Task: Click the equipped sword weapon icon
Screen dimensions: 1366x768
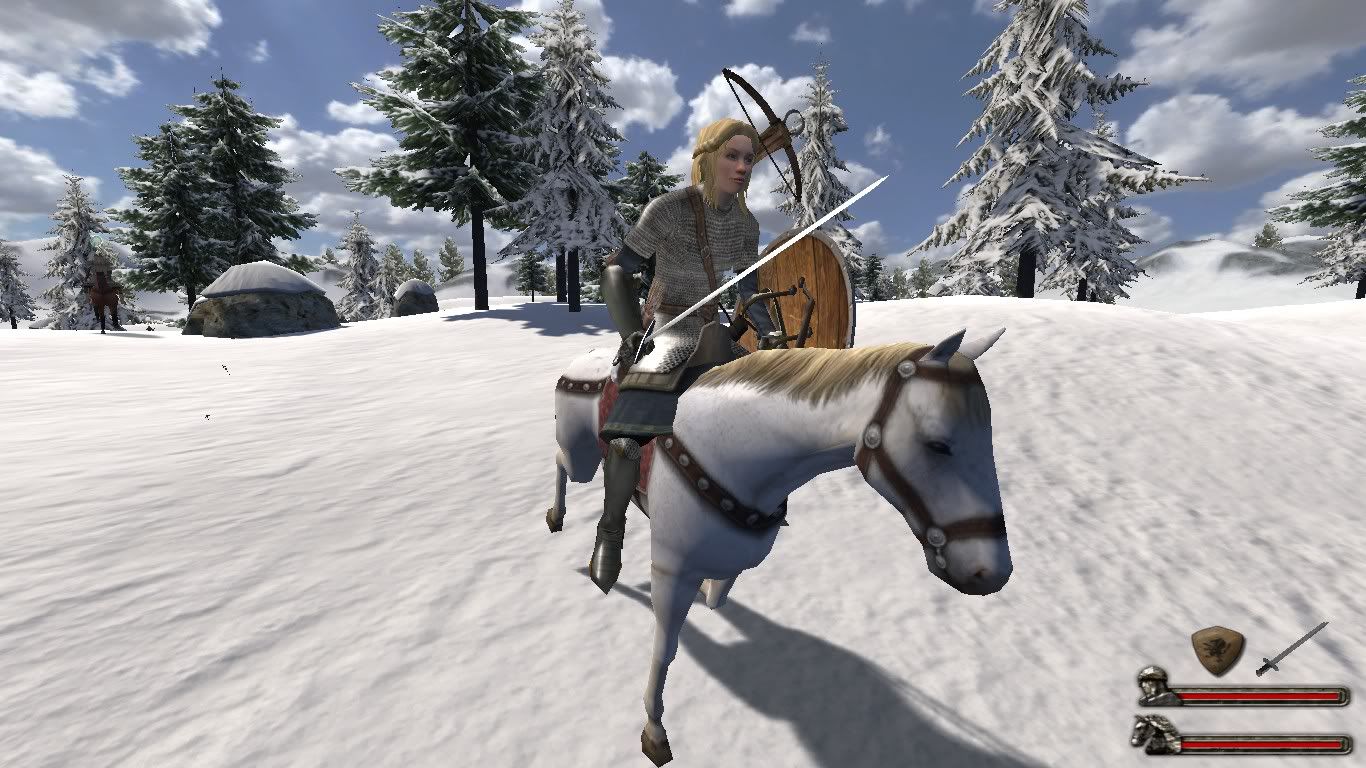Action: pyautogui.click(x=1291, y=648)
